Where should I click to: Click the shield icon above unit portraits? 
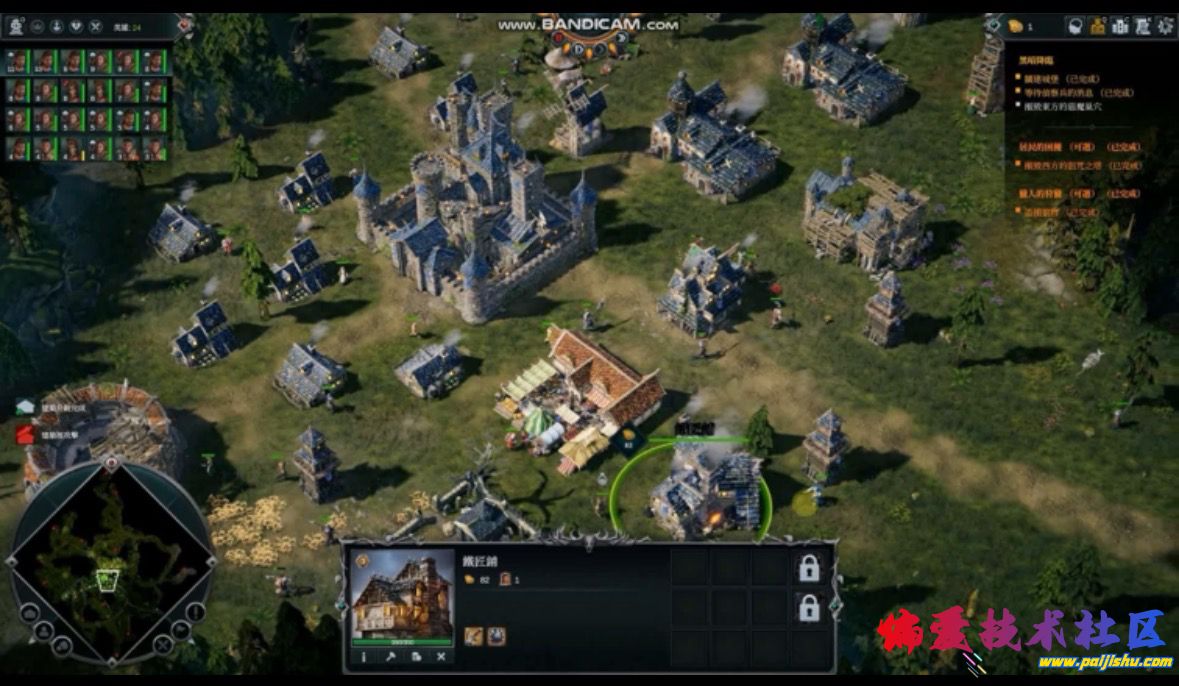74,27
